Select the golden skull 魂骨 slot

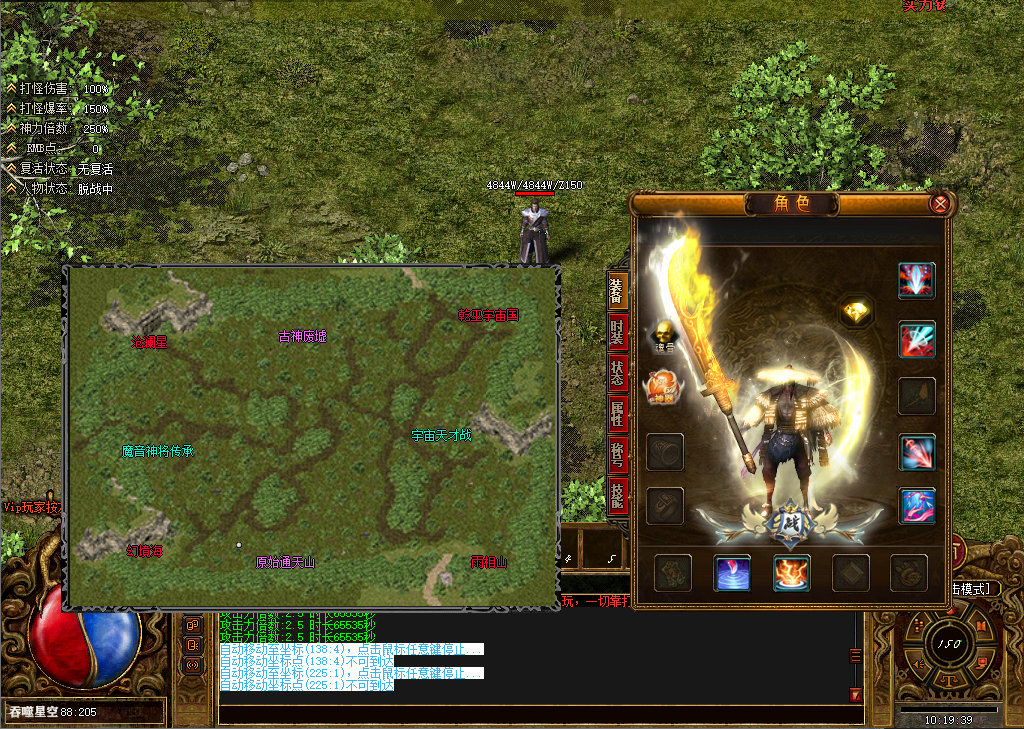tap(664, 335)
